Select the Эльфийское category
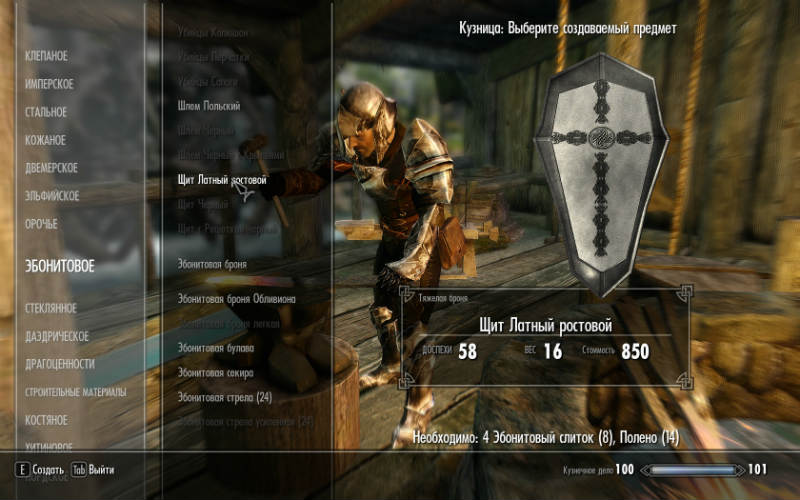Viewport: 800px width, 500px height. [52, 196]
